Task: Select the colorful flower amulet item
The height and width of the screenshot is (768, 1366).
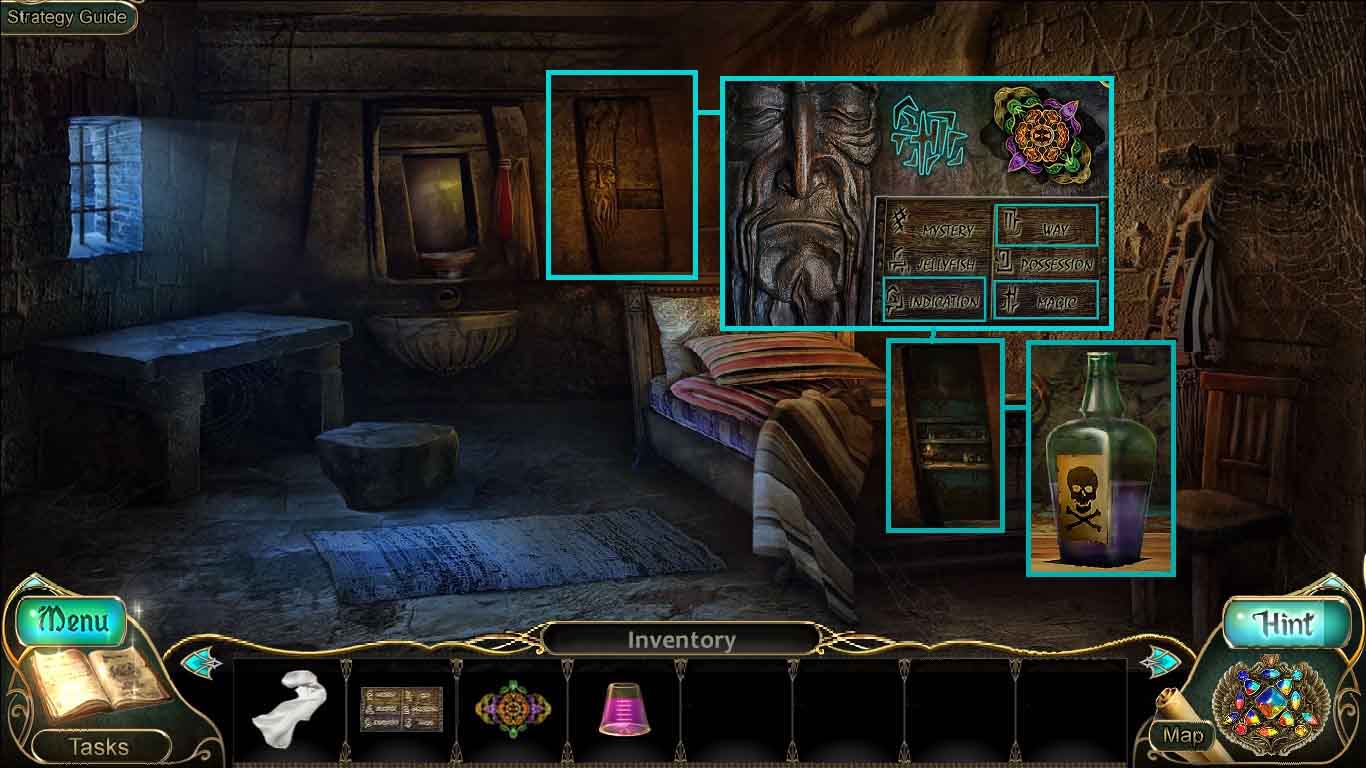Action: (513, 710)
